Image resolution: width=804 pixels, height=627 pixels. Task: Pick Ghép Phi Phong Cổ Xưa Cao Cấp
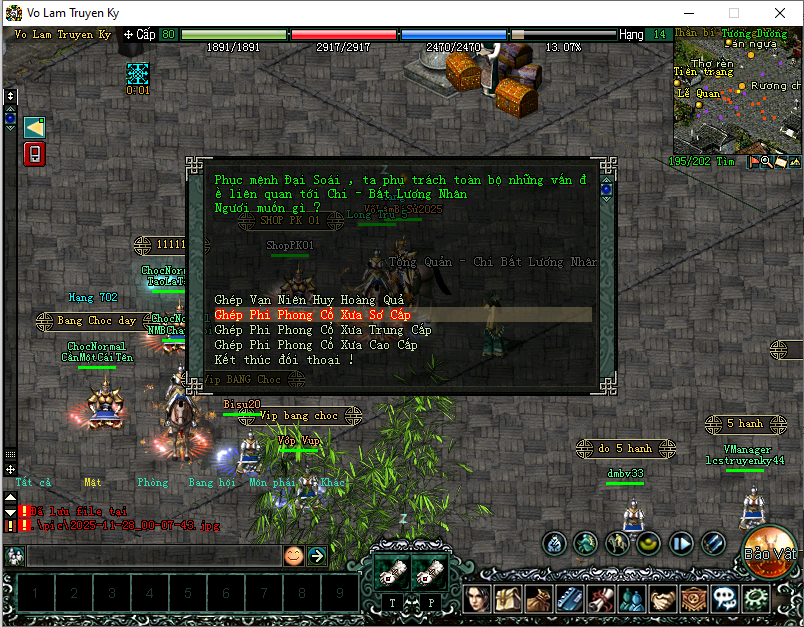pos(316,345)
